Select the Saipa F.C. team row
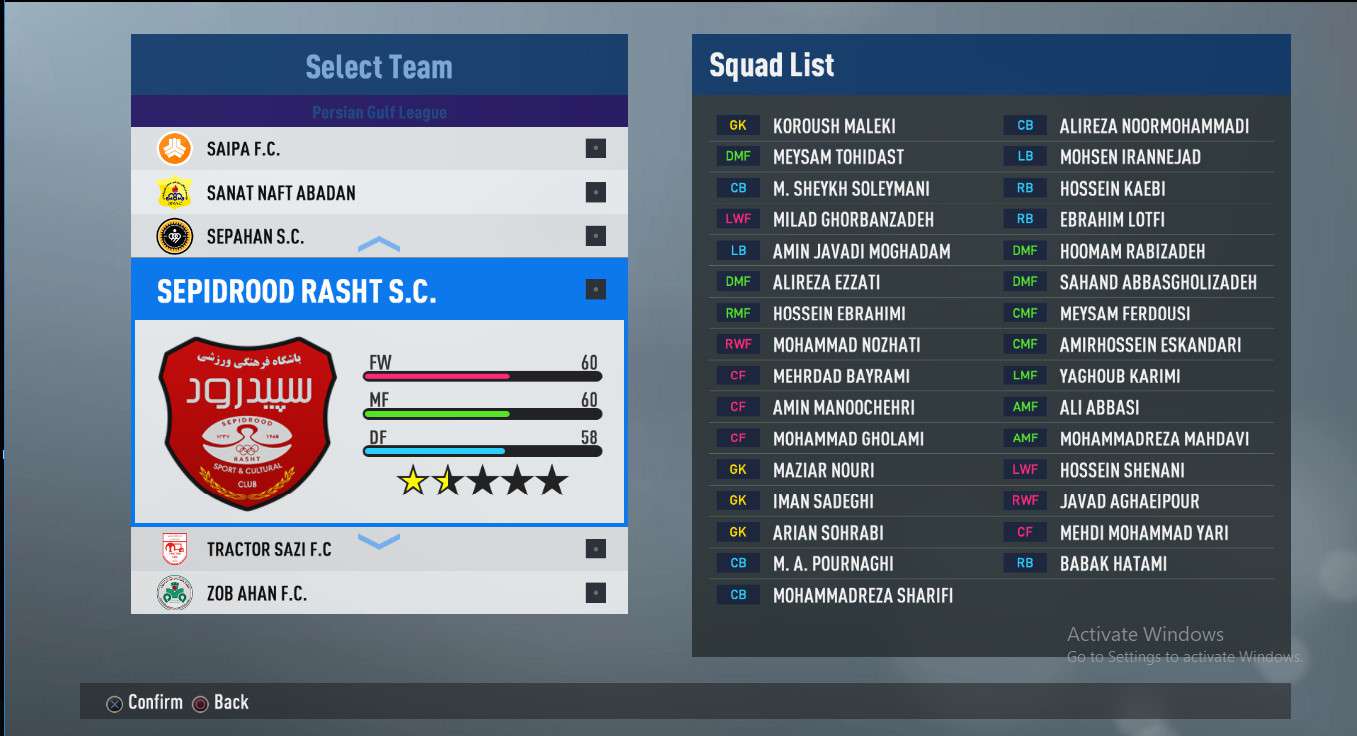Image resolution: width=1357 pixels, height=736 pixels. pyautogui.click(x=378, y=149)
